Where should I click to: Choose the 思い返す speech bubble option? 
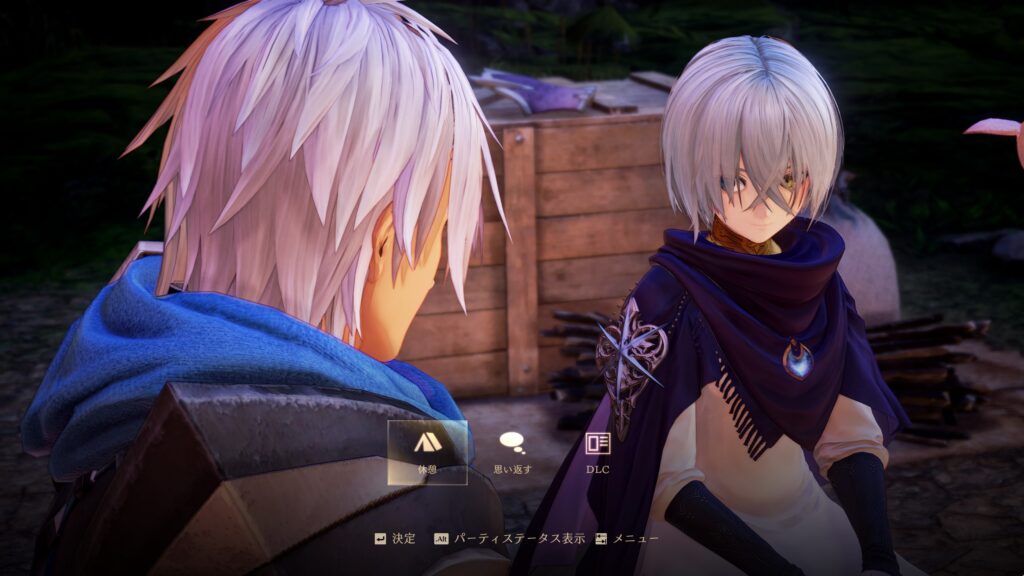512,451
